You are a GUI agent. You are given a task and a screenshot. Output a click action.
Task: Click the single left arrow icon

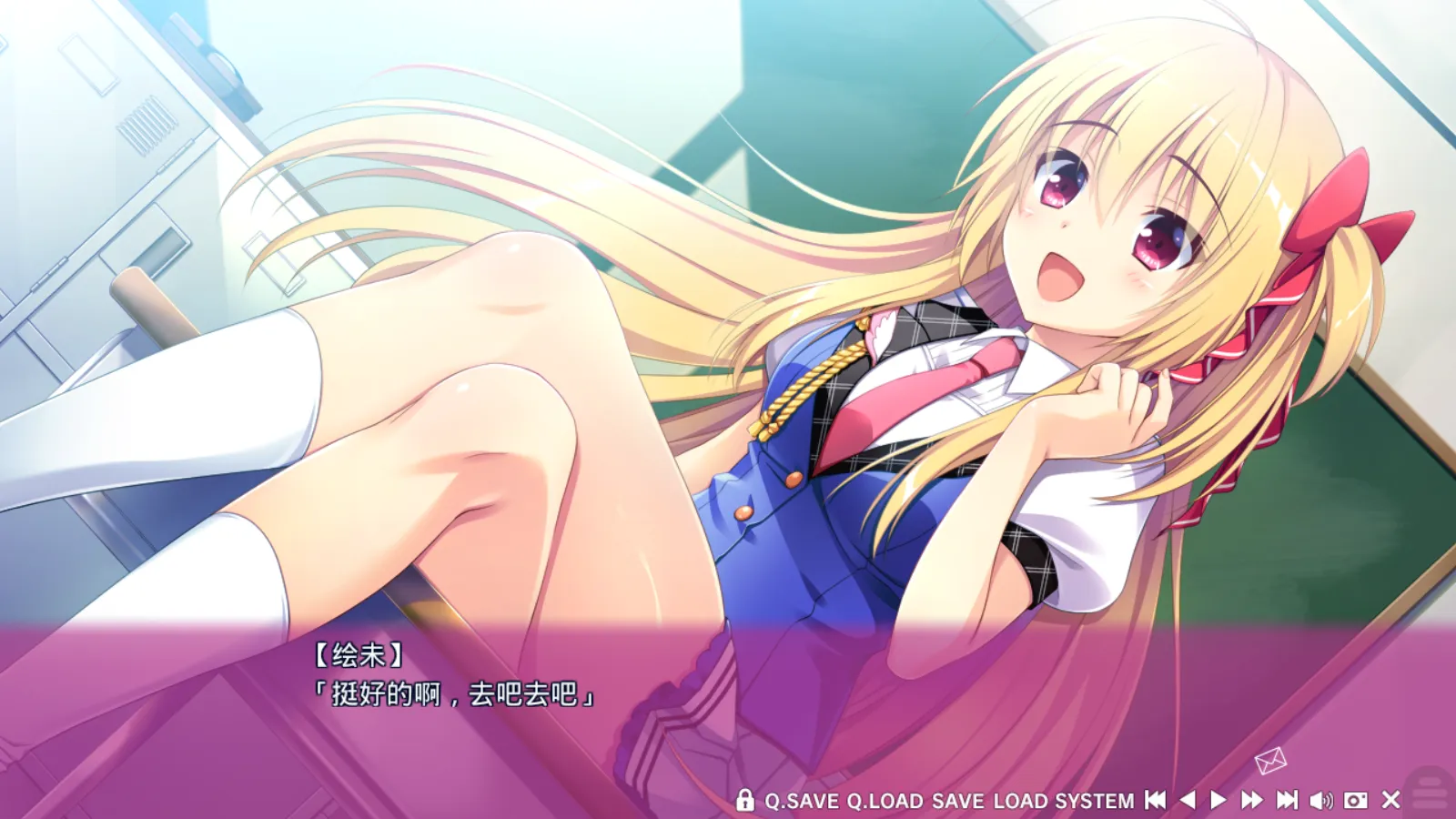[1188, 800]
